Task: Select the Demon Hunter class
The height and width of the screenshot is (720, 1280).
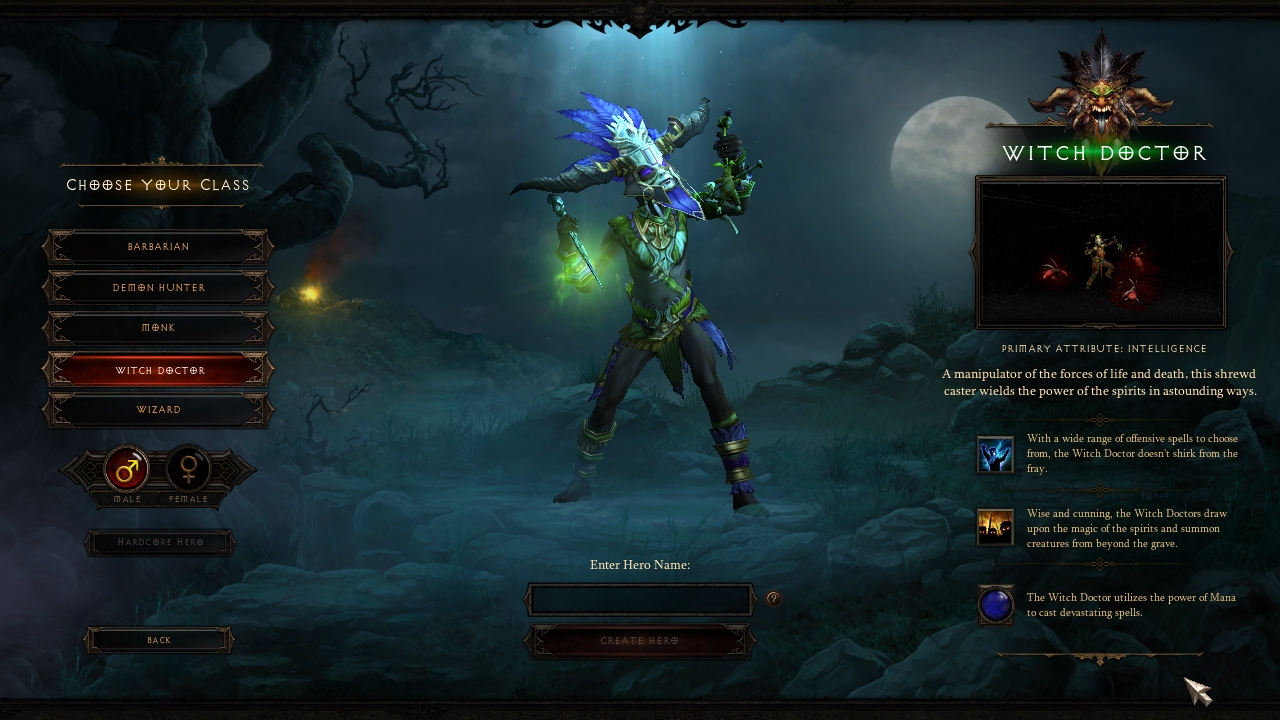Action: (158, 288)
